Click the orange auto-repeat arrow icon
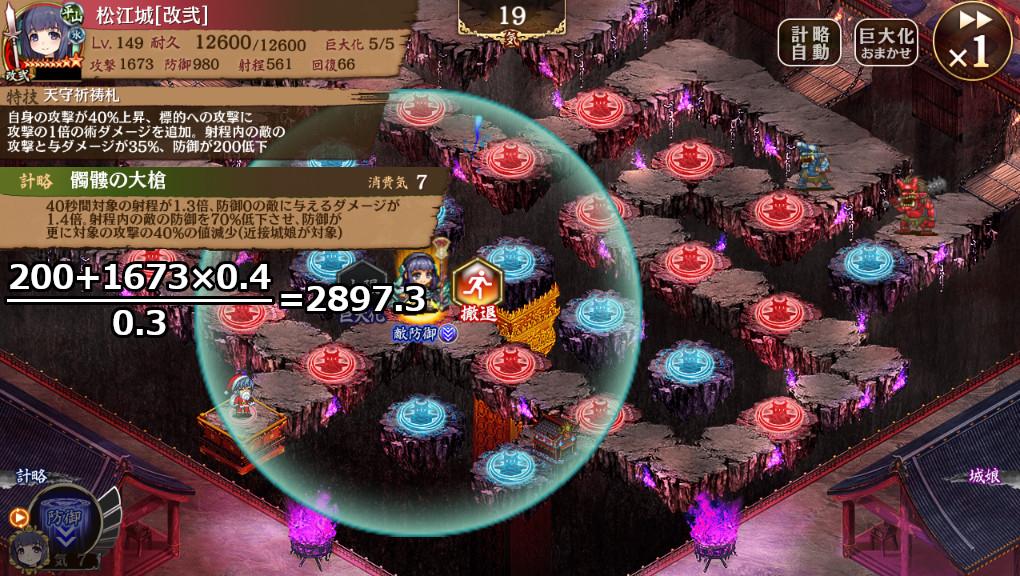This screenshot has width=1020, height=576. click(x=17, y=517)
